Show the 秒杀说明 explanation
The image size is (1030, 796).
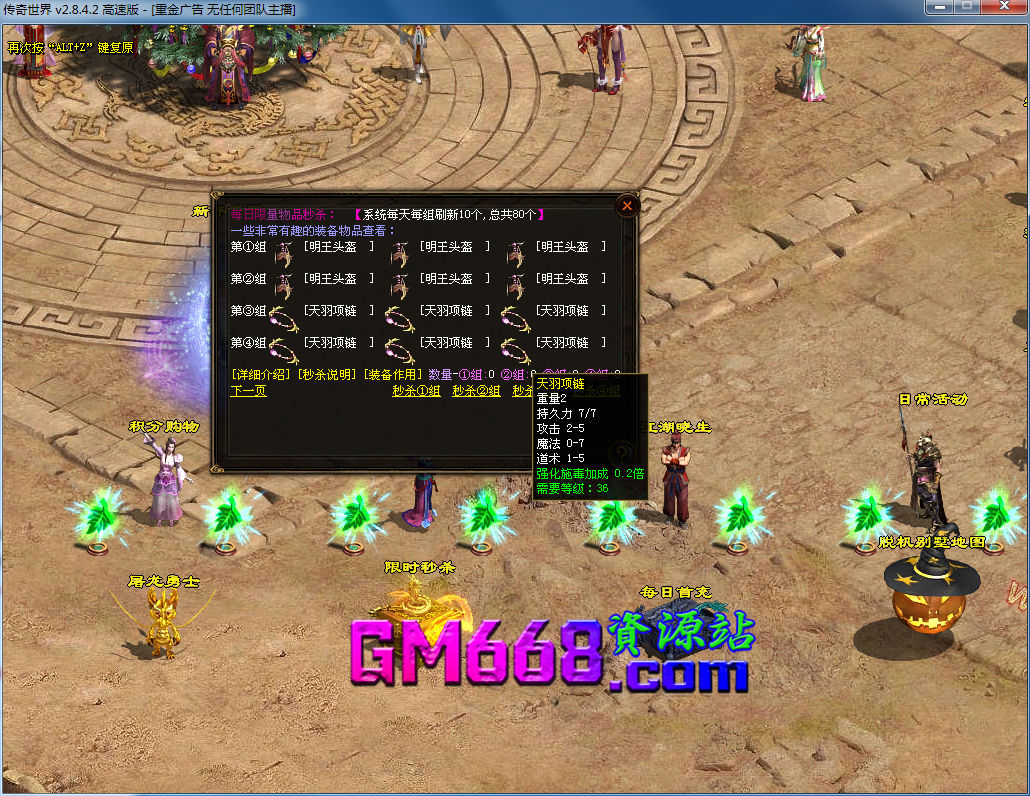[x=326, y=374]
